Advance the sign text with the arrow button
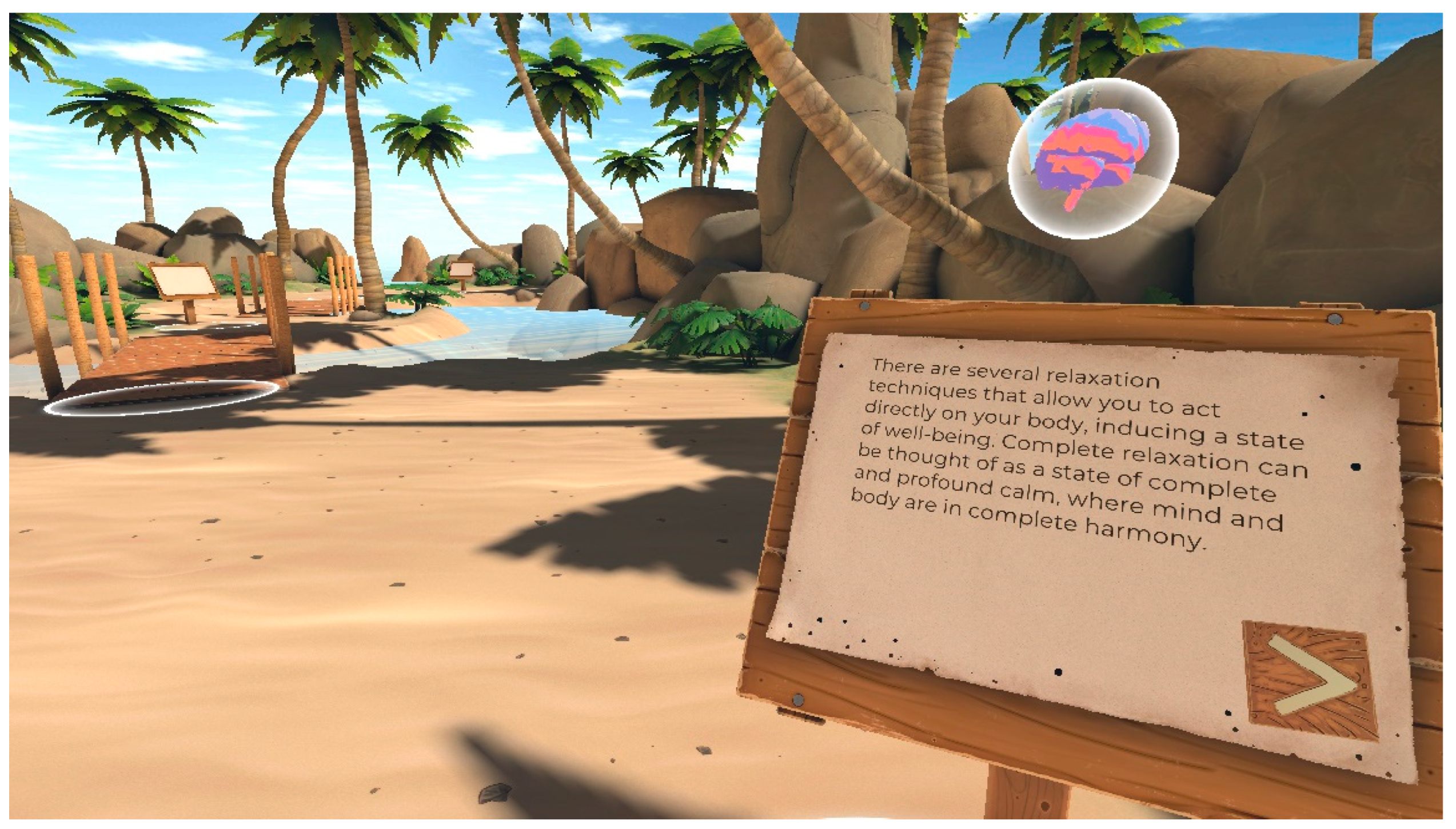 (x=1310, y=681)
